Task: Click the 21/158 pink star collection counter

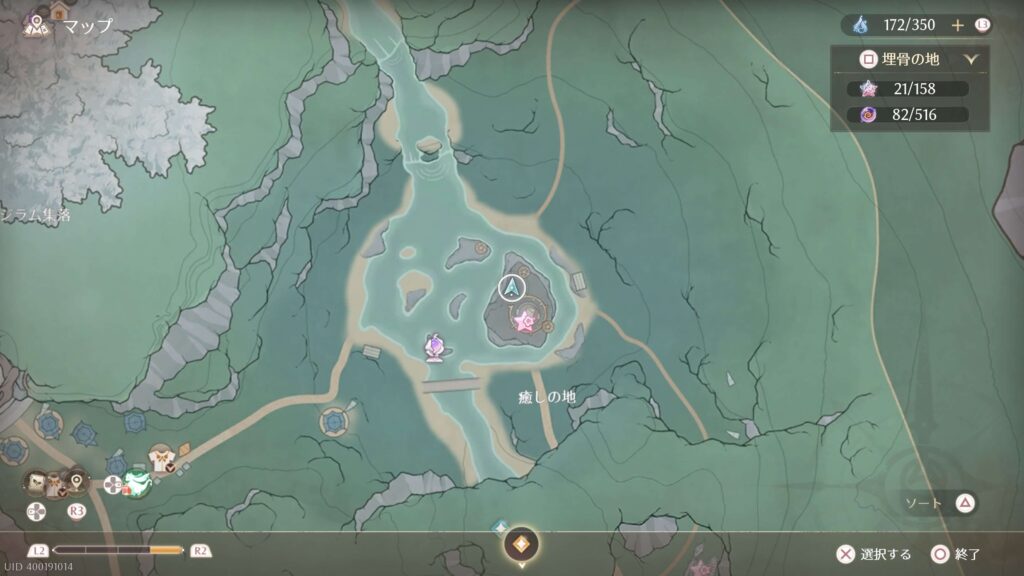Action: [908, 88]
